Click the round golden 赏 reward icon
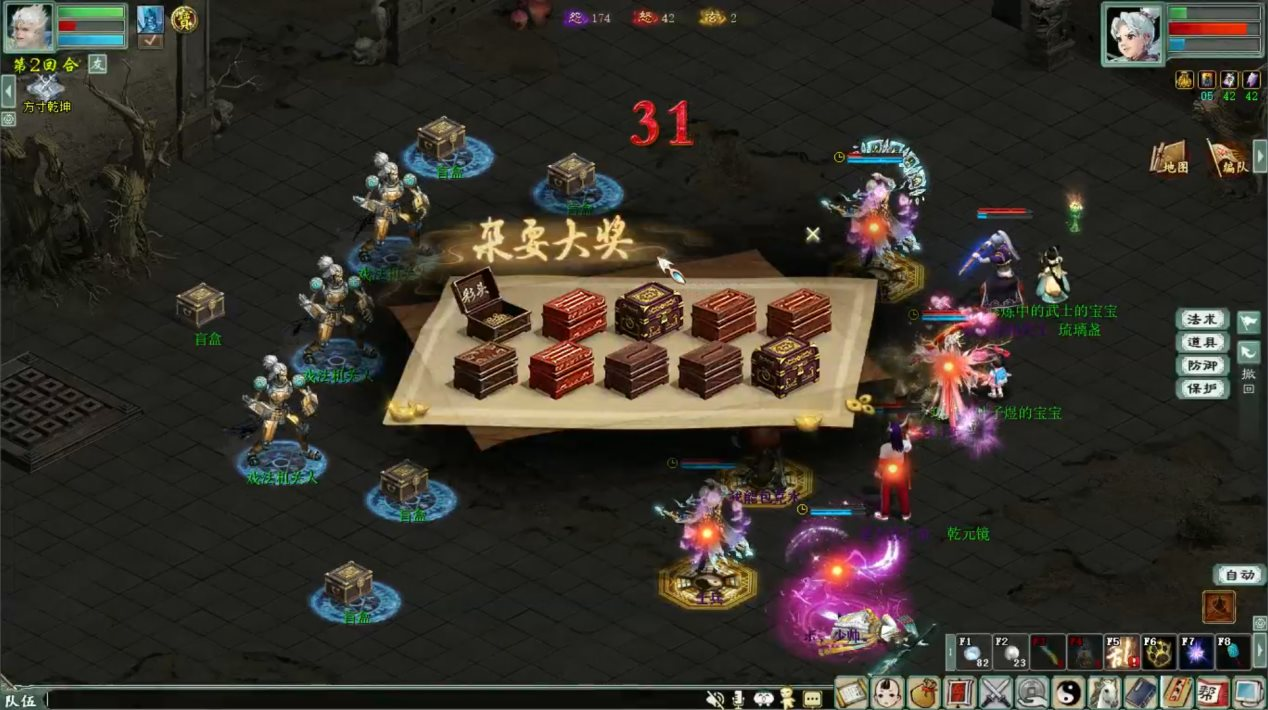The width and height of the screenshot is (1268, 710). 183,19
